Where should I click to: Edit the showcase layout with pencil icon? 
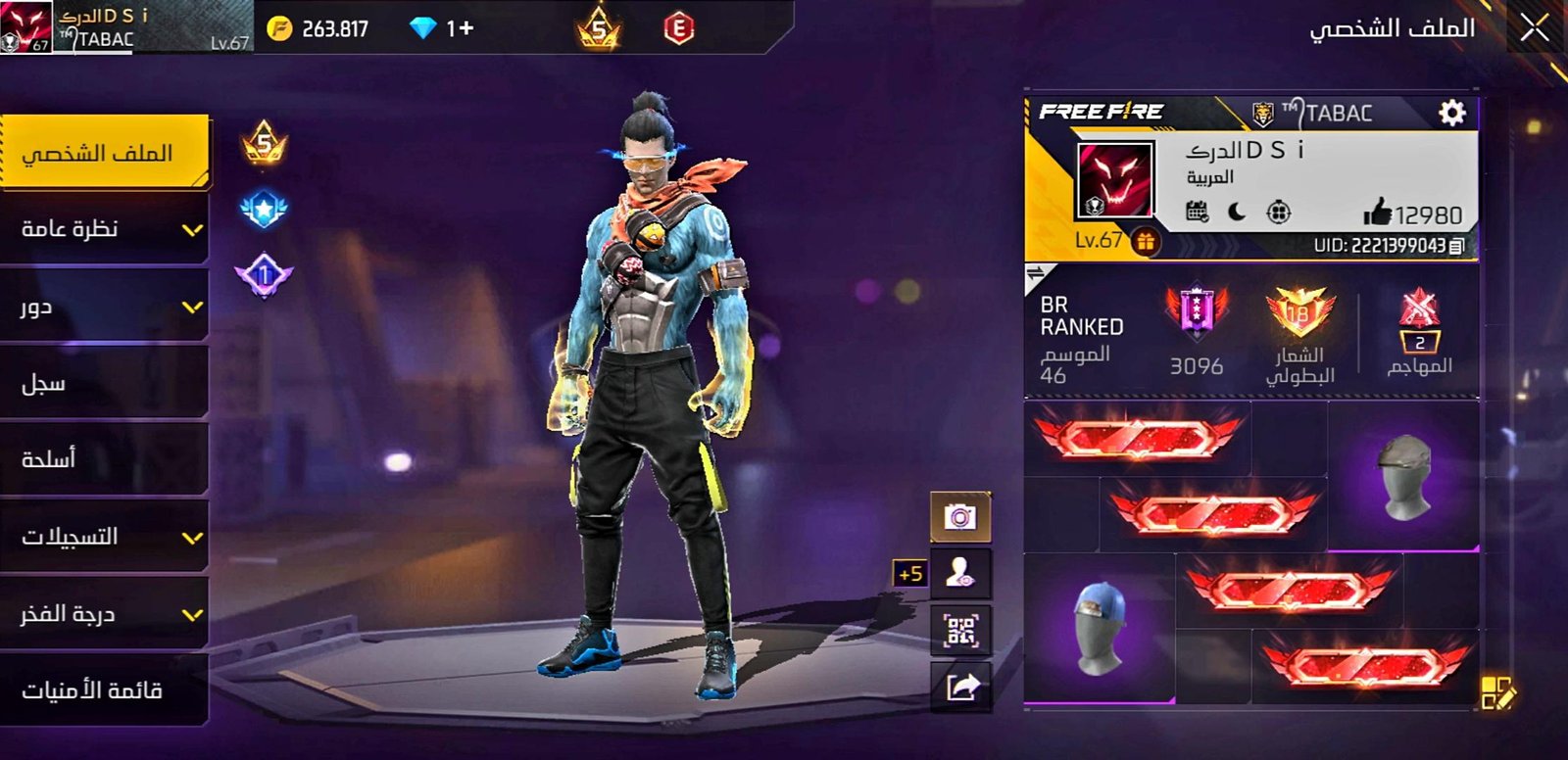point(1497,691)
